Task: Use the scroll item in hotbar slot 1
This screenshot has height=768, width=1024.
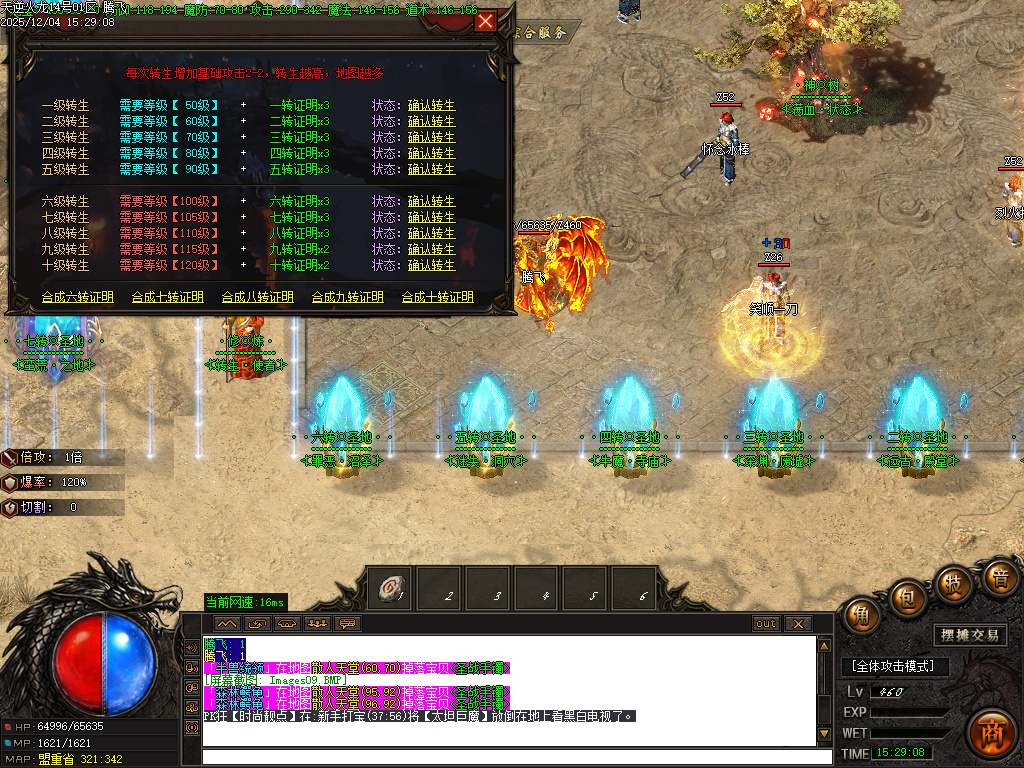Action: click(x=391, y=591)
